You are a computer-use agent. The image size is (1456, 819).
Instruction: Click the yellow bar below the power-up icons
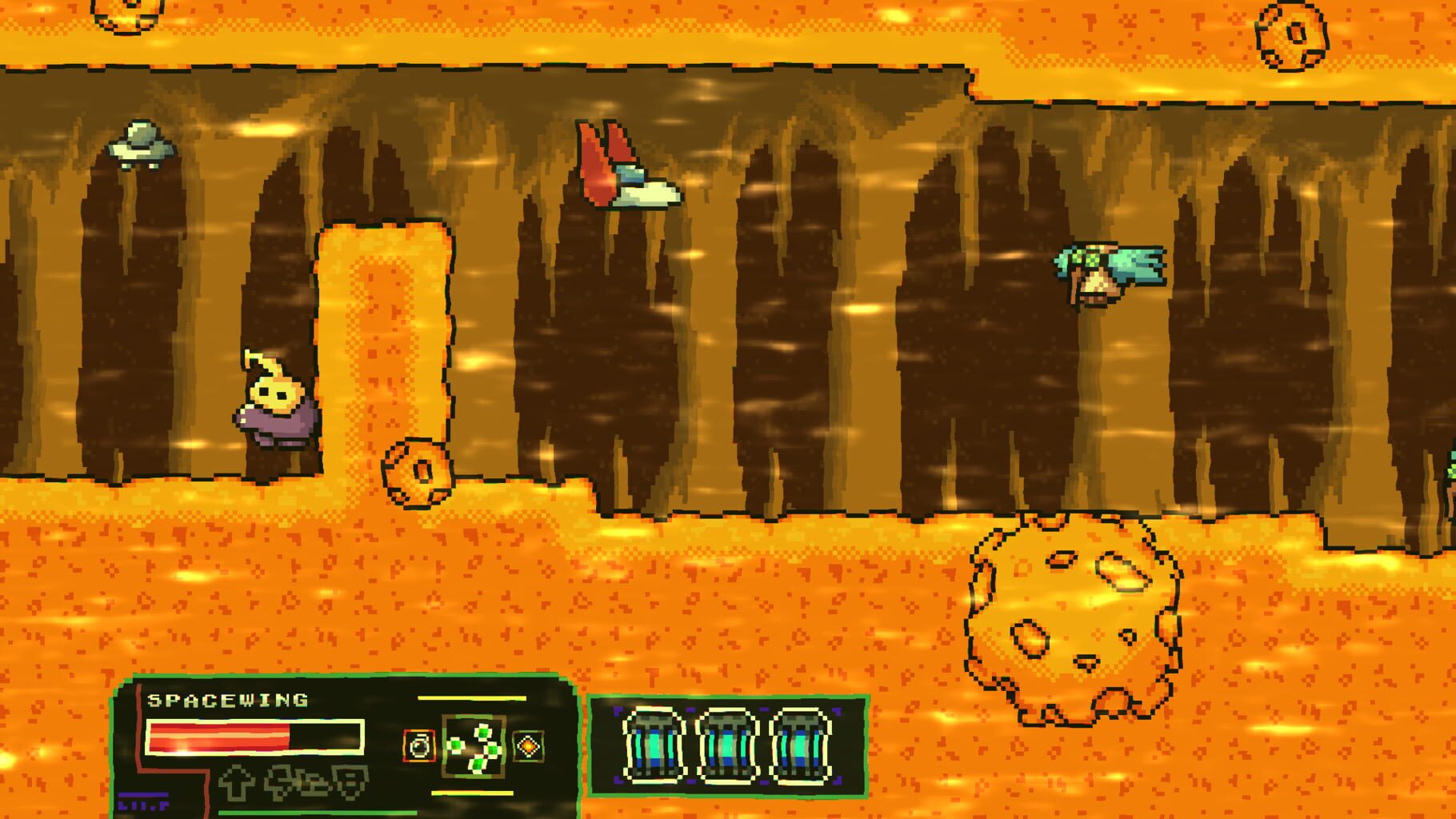pos(472,793)
